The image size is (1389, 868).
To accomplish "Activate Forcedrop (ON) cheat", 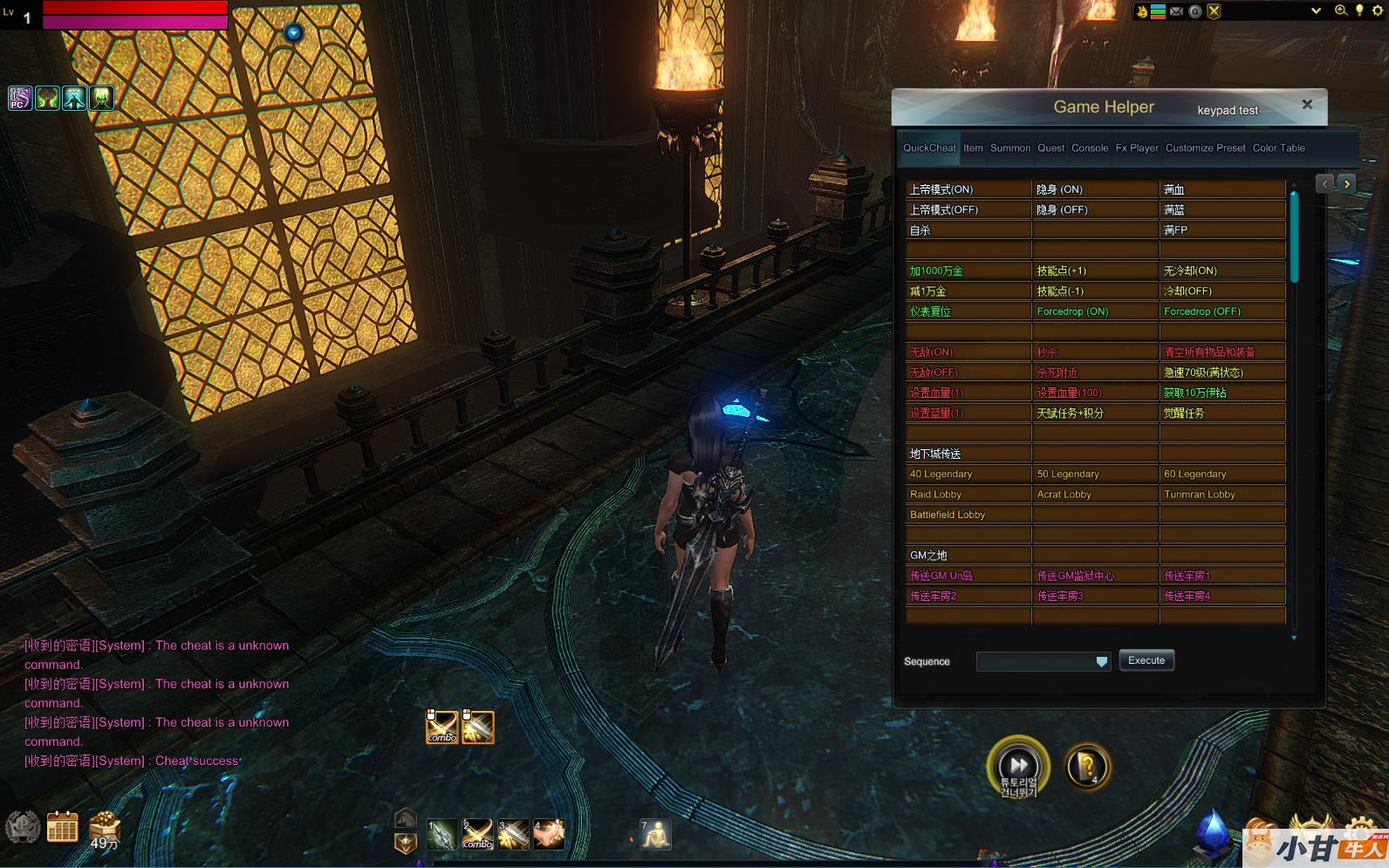I will click(x=1072, y=311).
